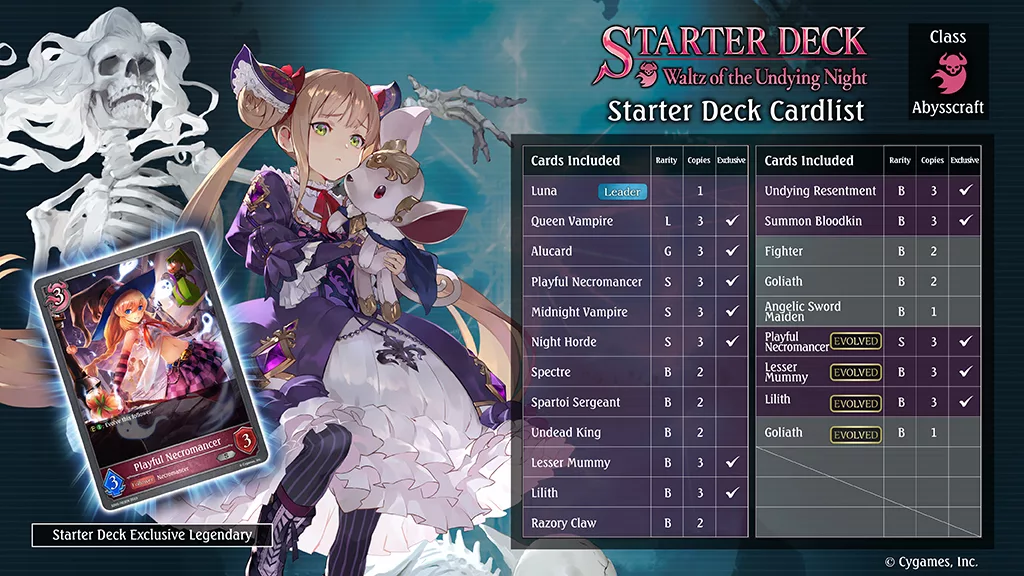Image resolution: width=1024 pixels, height=576 pixels.
Task: Pick the Midnight Vampire row
Action: [x=635, y=312]
